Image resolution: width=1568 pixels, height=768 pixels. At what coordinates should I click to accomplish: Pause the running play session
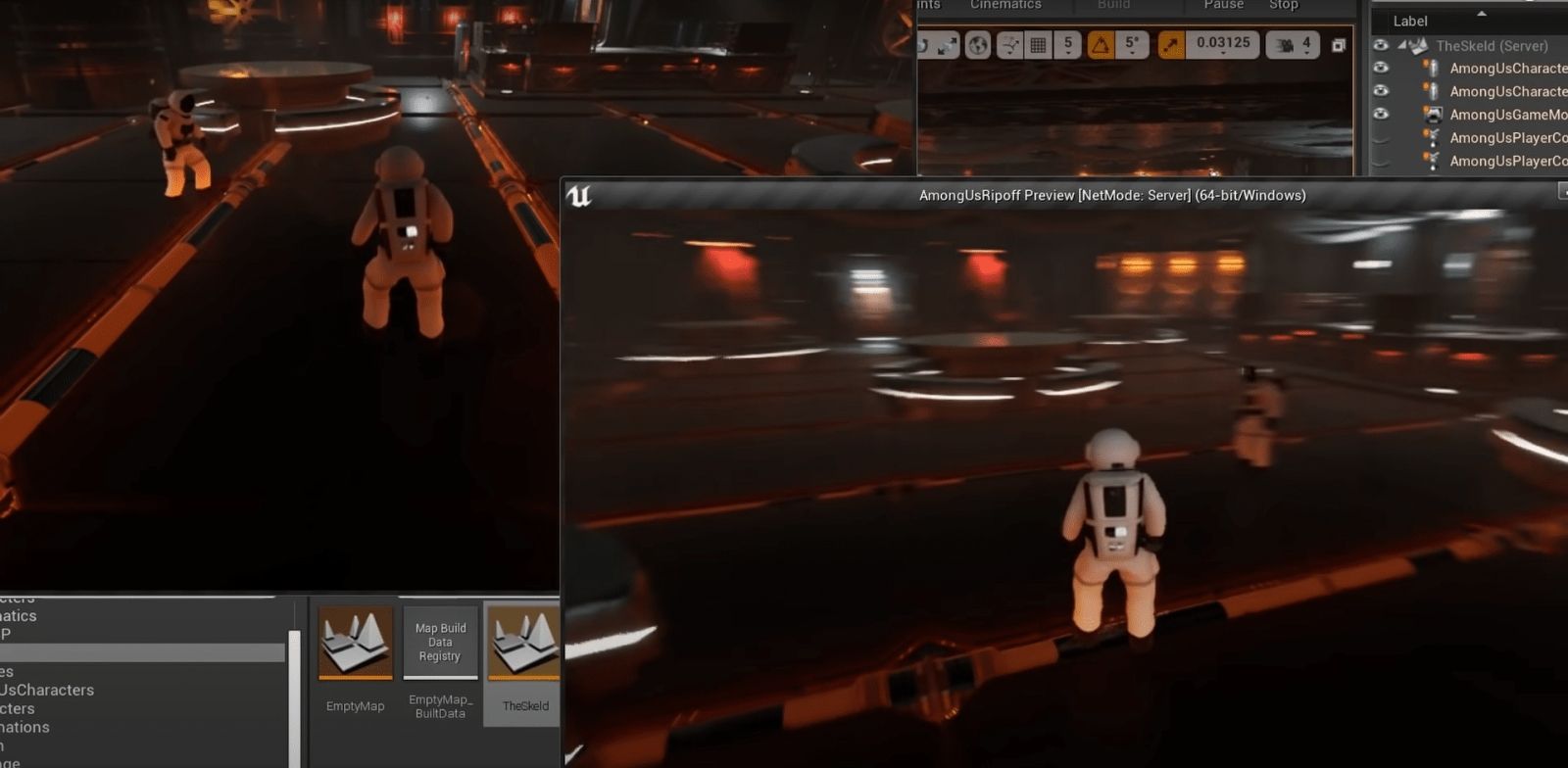pyautogui.click(x=1223, y=6)
